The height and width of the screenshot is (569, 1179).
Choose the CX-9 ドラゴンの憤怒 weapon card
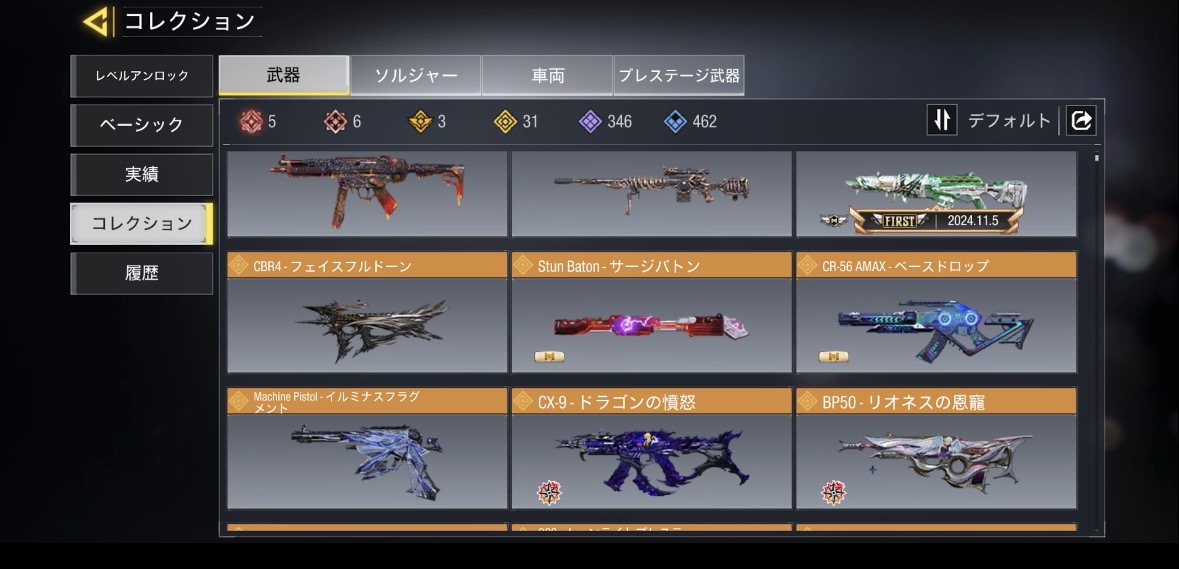(x=651, y=449)
